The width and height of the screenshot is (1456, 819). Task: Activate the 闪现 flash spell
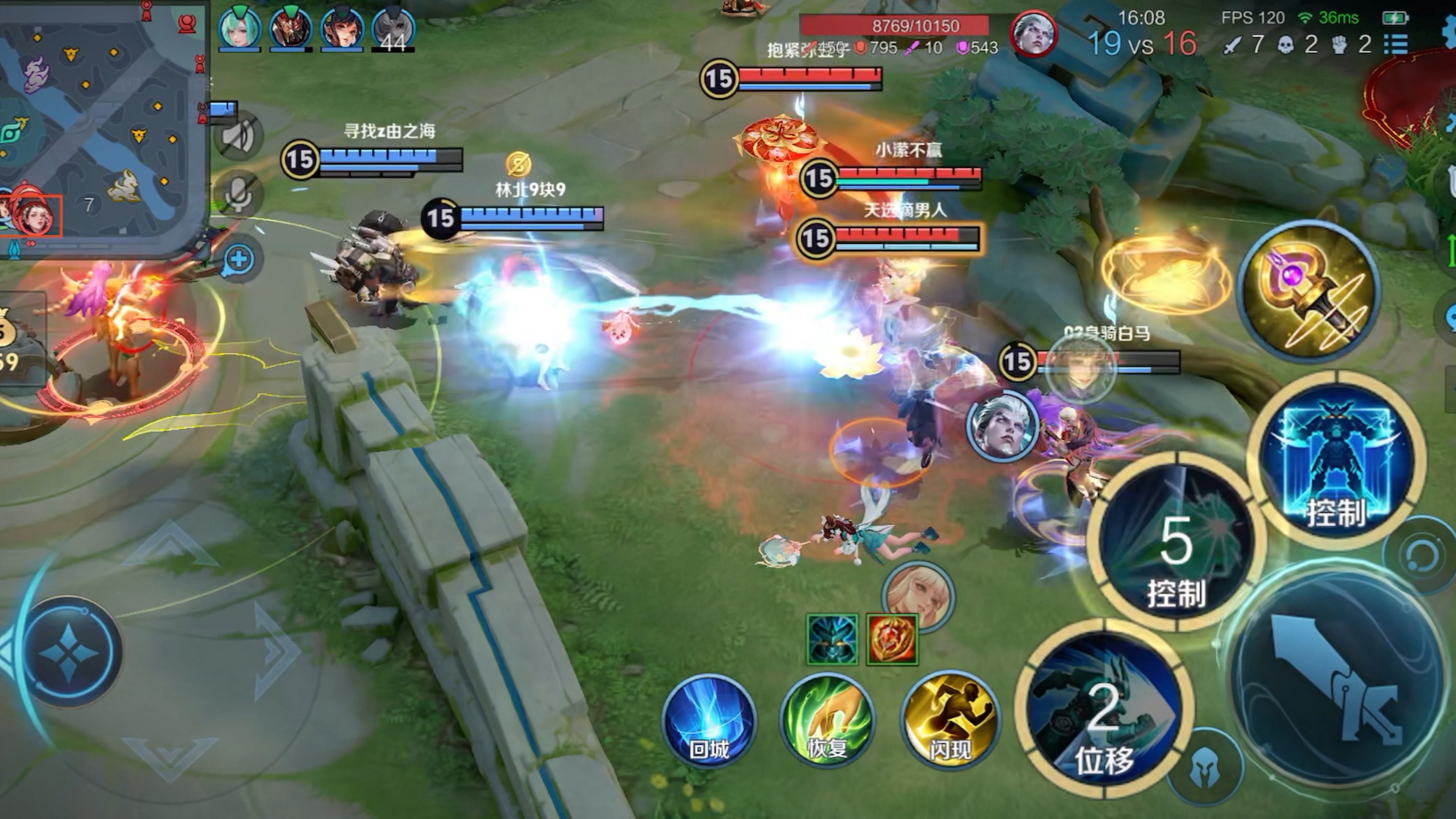point(949,721)
